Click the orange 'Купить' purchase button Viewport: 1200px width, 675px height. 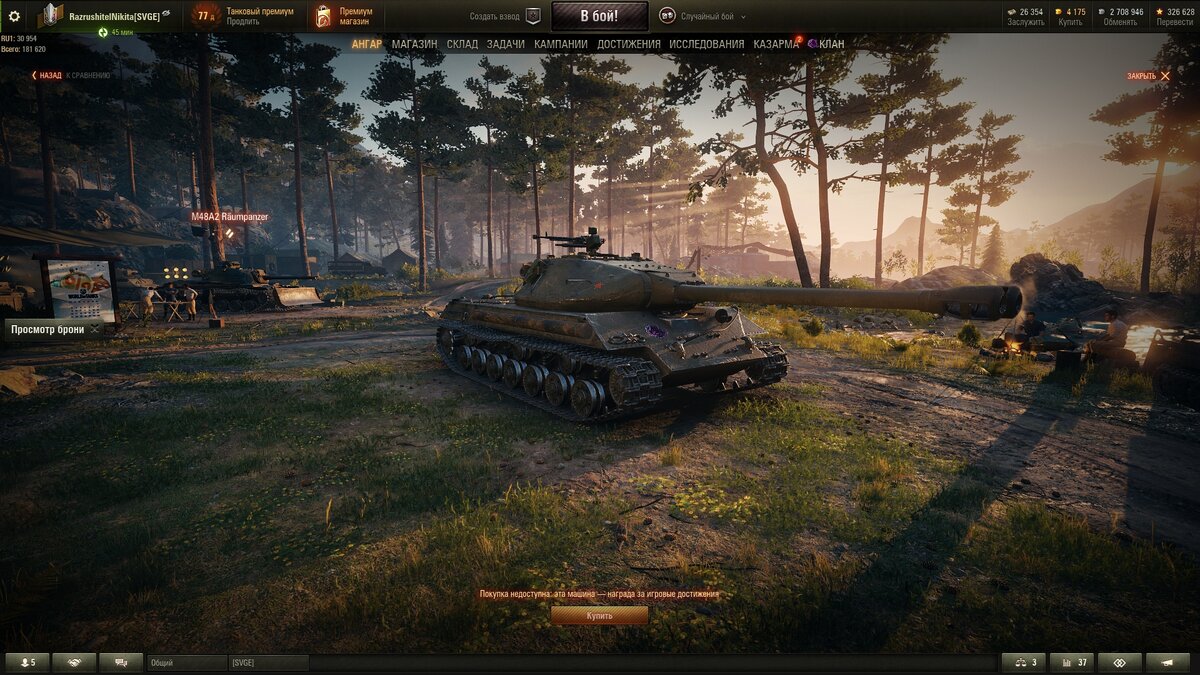click(599, 616)
